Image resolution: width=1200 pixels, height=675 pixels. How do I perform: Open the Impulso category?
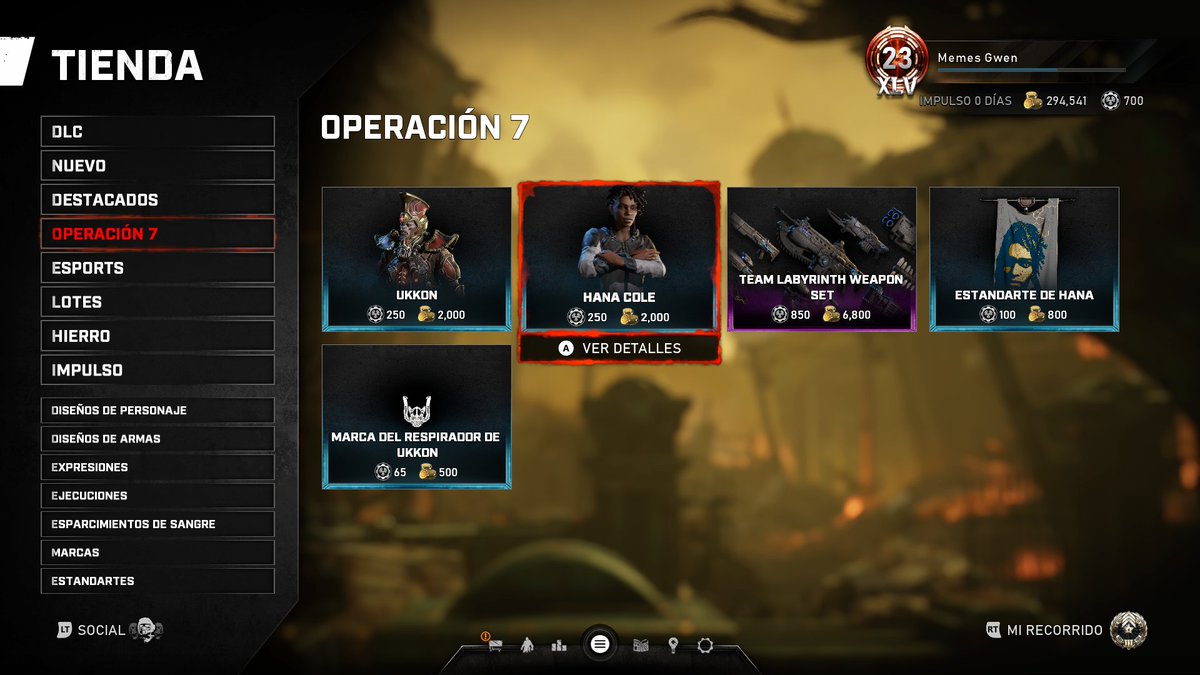(x=157, y=369)
